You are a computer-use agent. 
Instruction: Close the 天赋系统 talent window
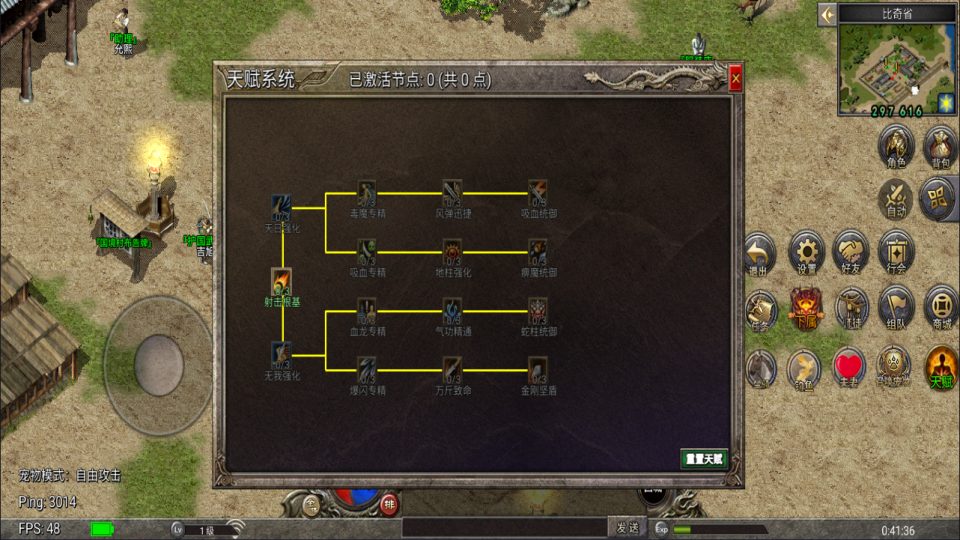(735, 78)
